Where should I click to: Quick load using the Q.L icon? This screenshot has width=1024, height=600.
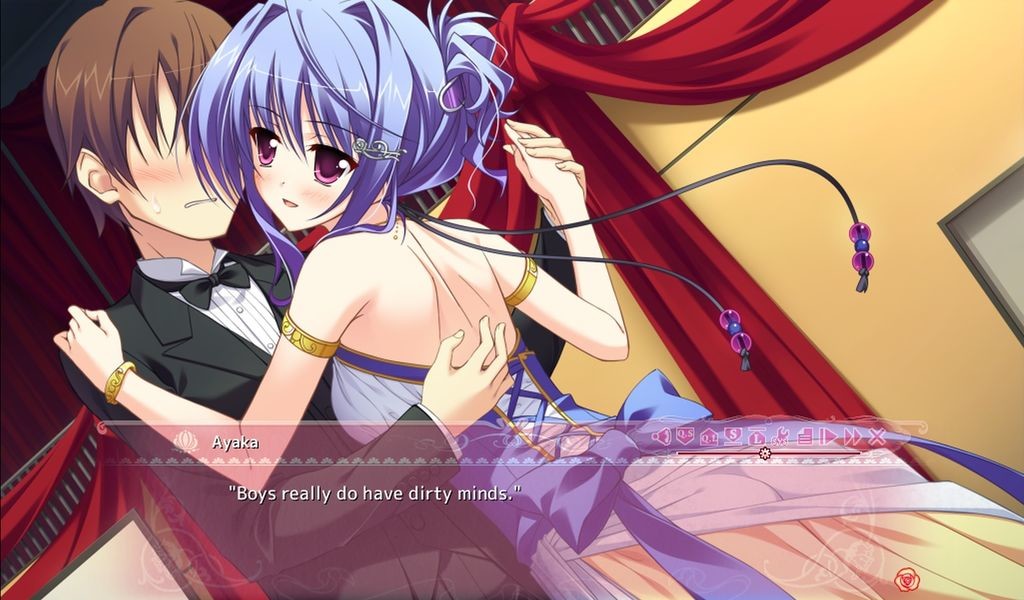click(x=709, y=436)
